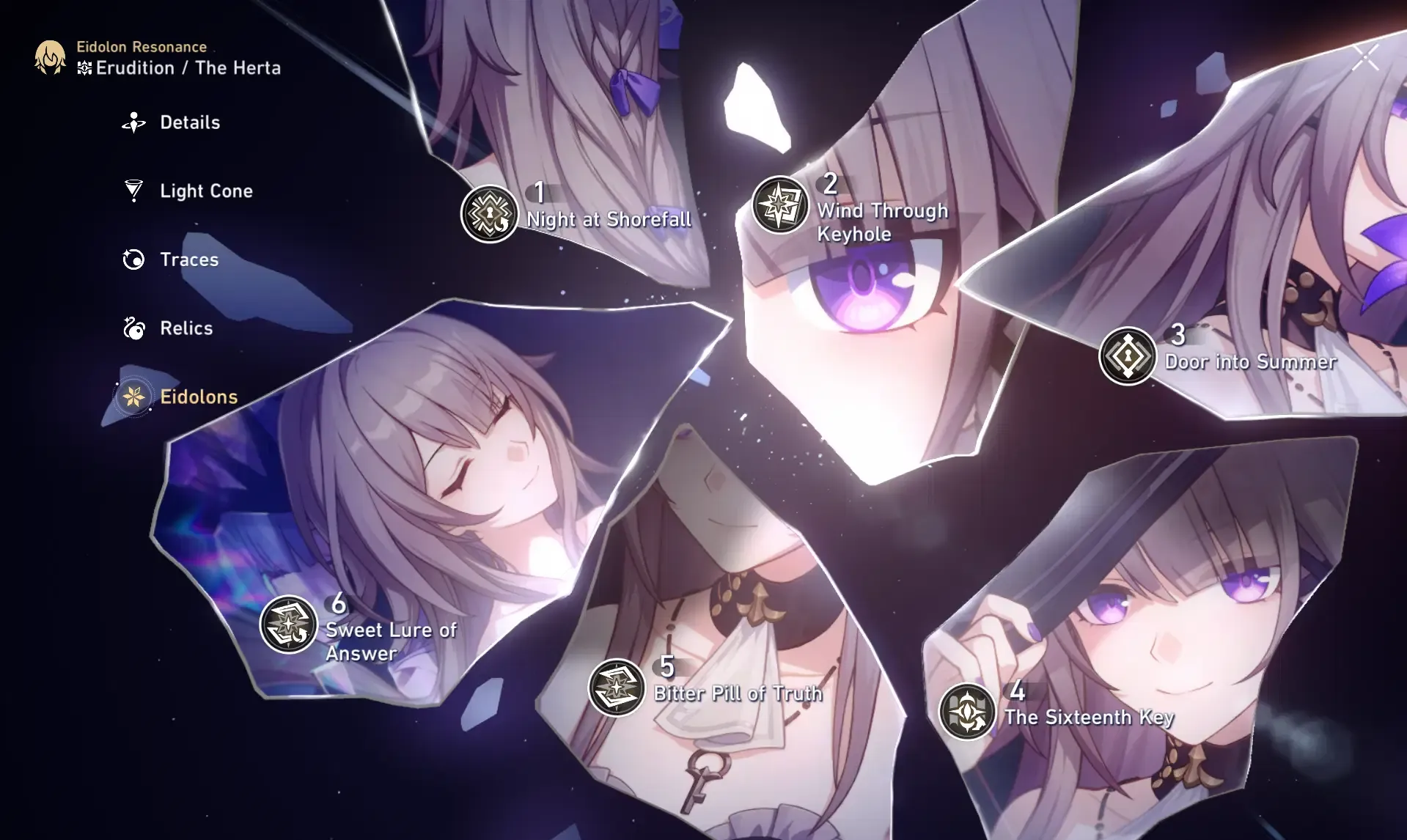Switch to the Light Cone section
The width and height of the screenshot is (1407, 840).
point(206,191)
